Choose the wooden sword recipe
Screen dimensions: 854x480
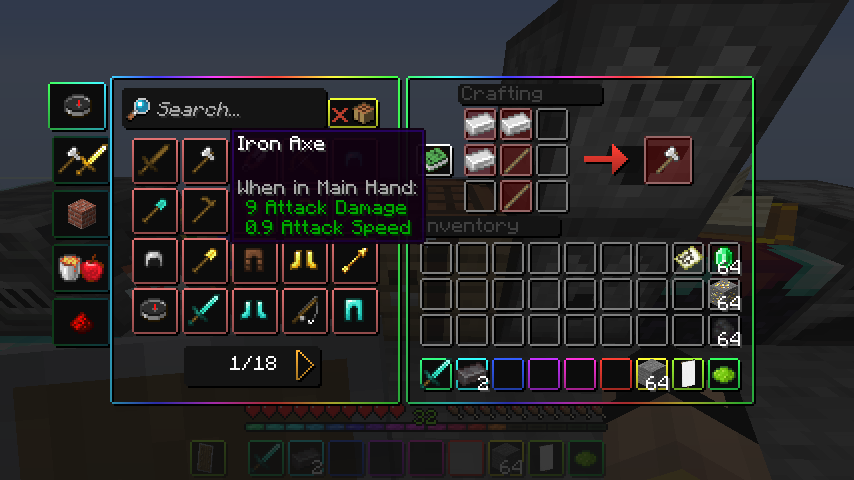(155, 161)
